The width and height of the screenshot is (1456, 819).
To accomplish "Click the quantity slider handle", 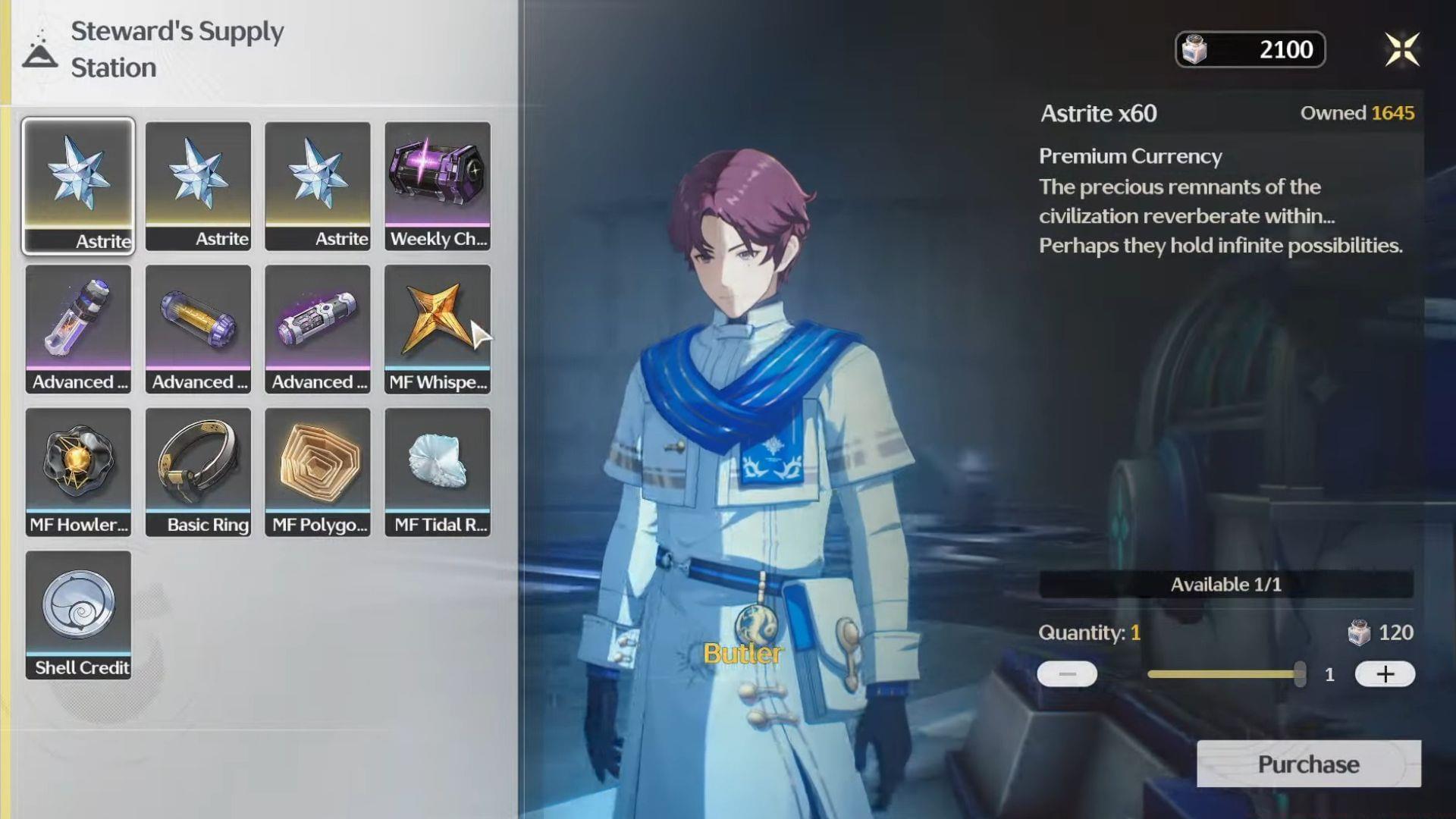I will click(x=1300, y=674).
